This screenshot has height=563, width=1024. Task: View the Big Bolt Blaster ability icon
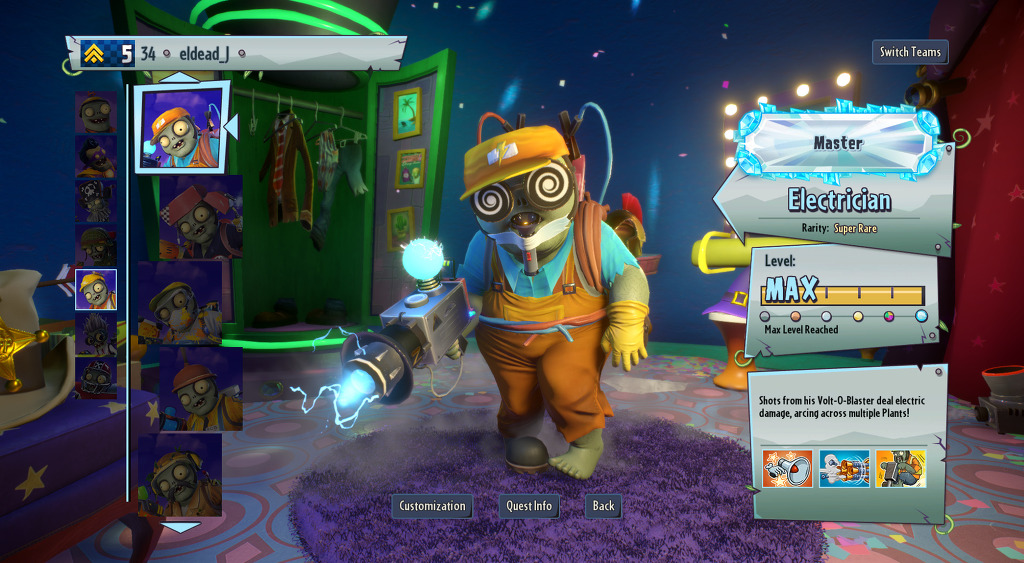(x=844, y=468)
